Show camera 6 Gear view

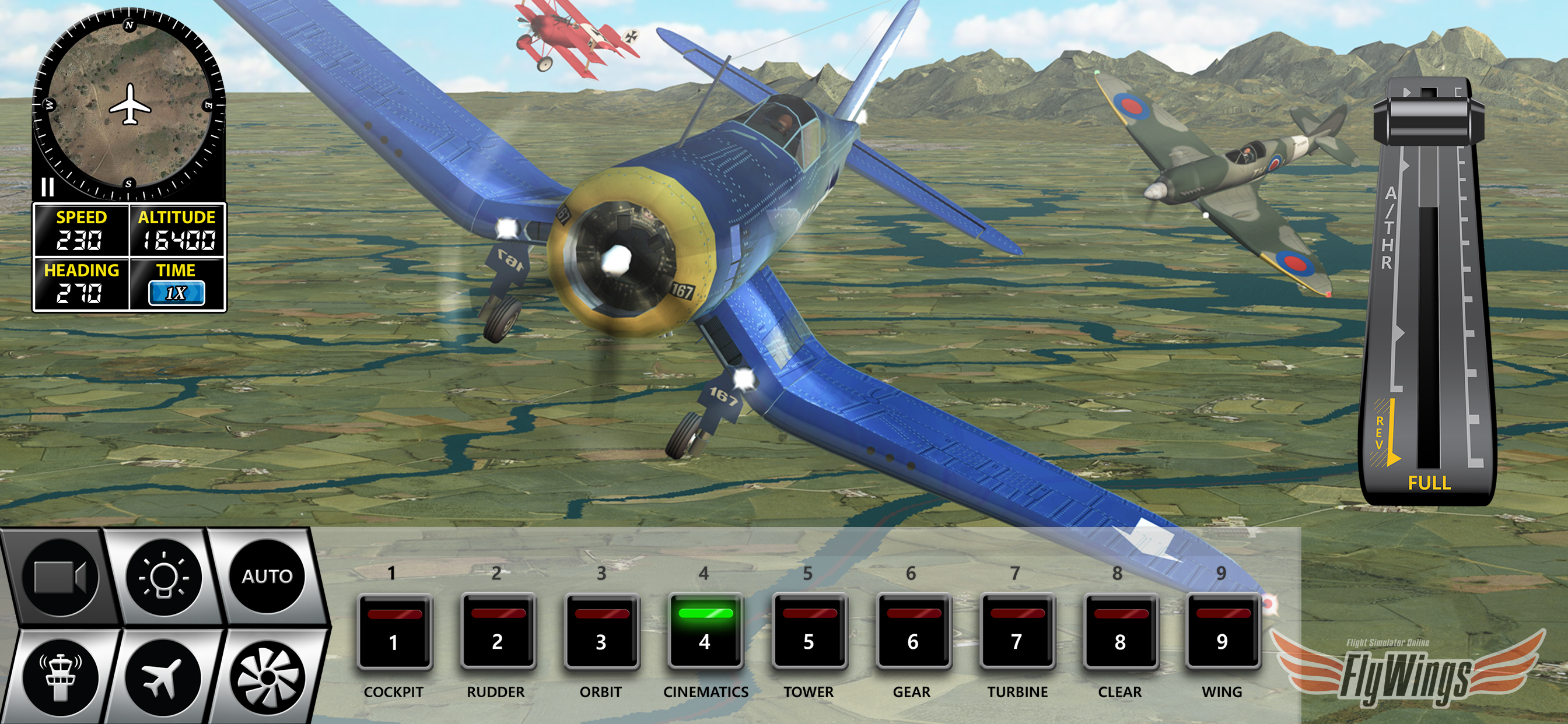[x=912, y=632]
